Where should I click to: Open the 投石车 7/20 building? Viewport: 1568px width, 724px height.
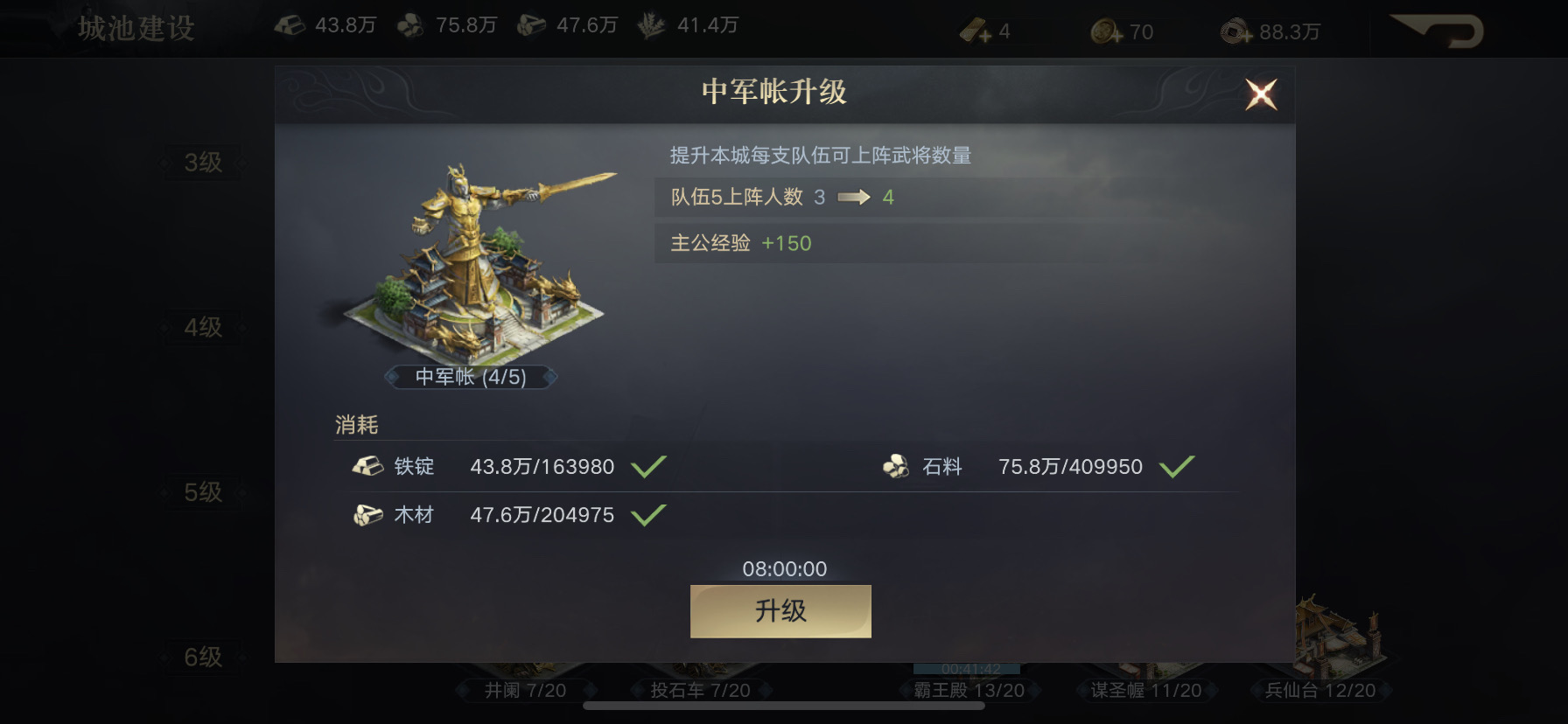tap(700, 690)
